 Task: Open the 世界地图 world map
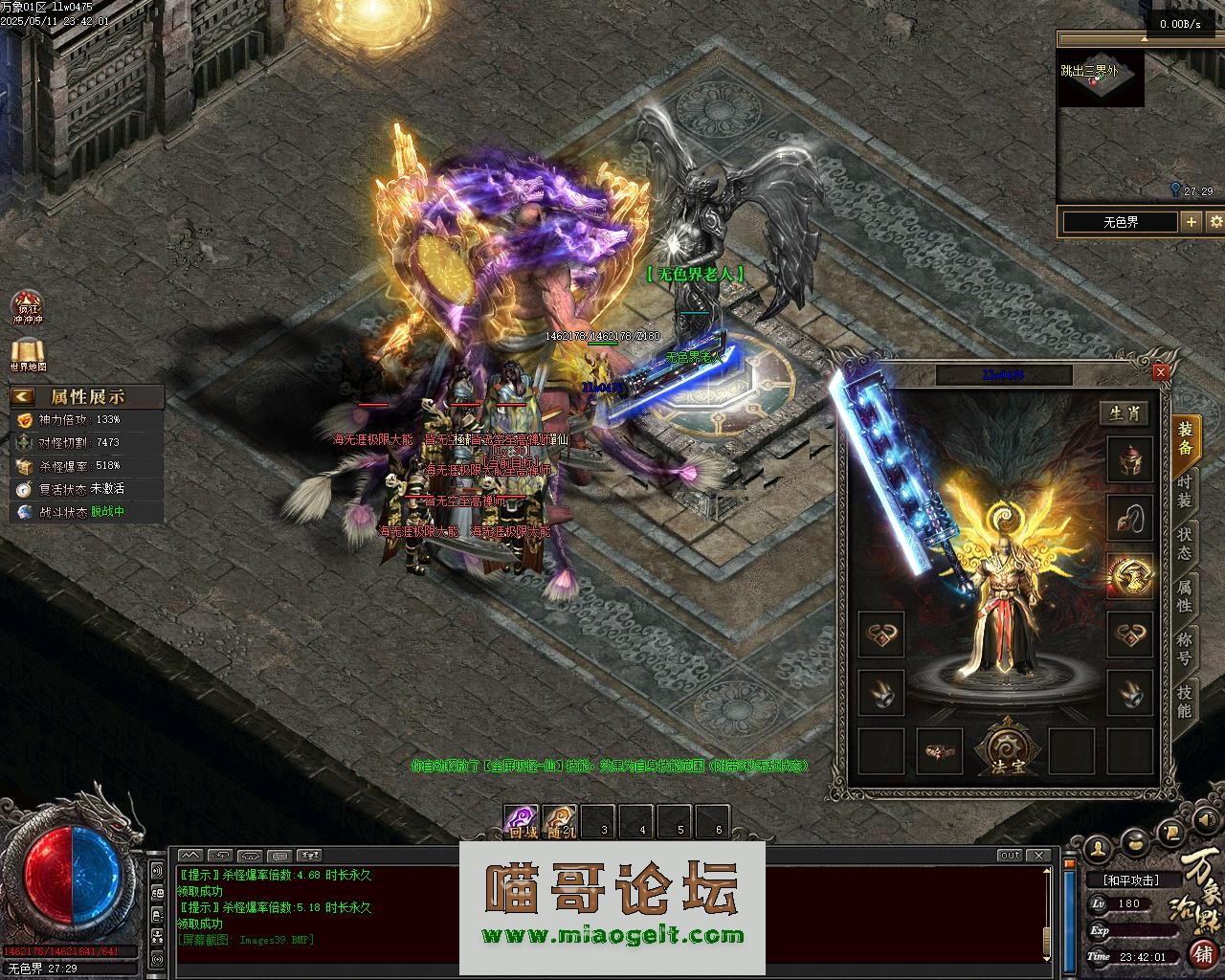point(28,354)
